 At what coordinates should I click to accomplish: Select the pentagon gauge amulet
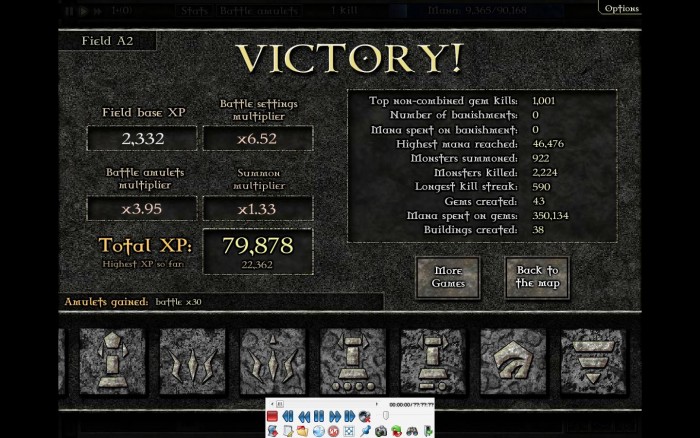coord(513,361)
